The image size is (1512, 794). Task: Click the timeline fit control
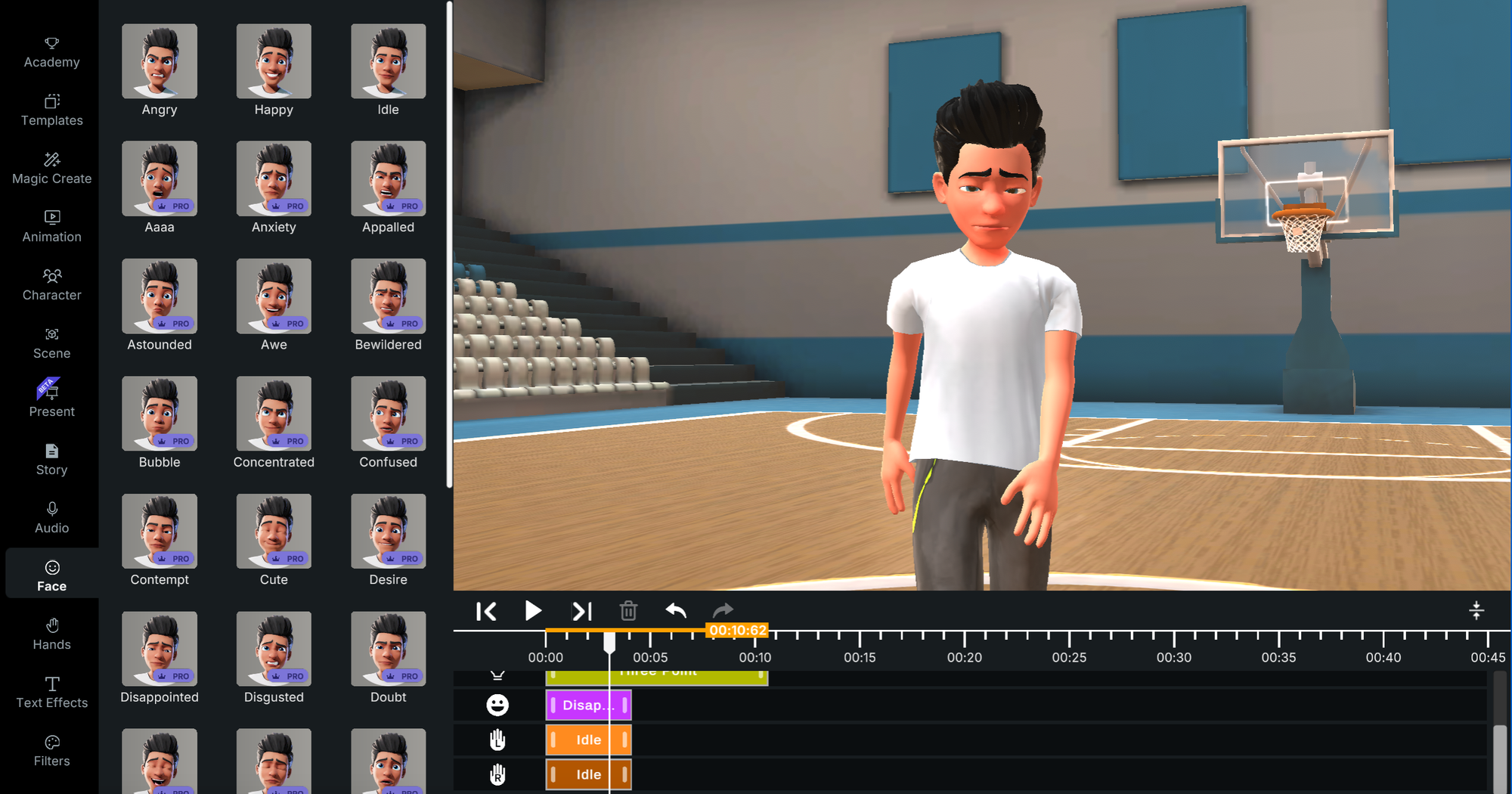tap(1476, 609)
